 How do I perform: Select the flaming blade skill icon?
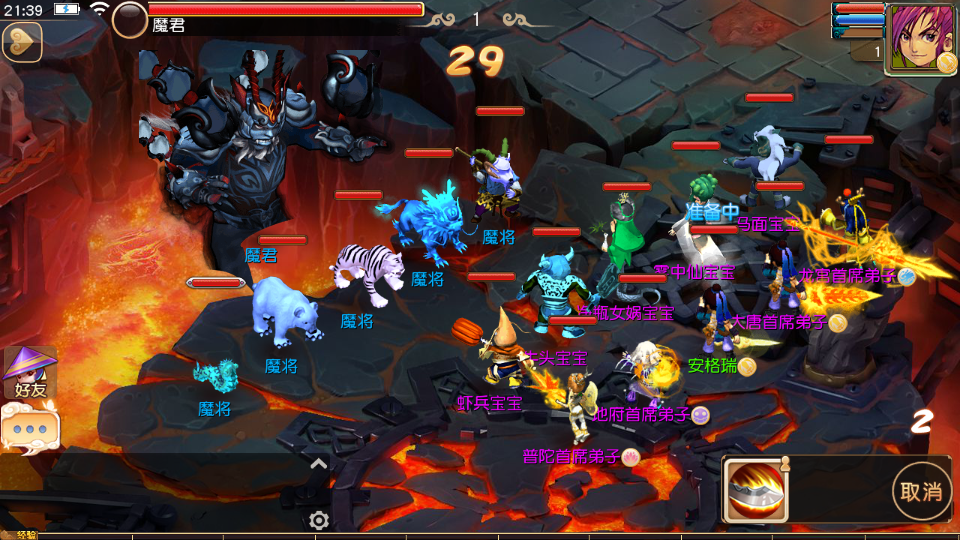pyautogui.click(x=756, y=491)
